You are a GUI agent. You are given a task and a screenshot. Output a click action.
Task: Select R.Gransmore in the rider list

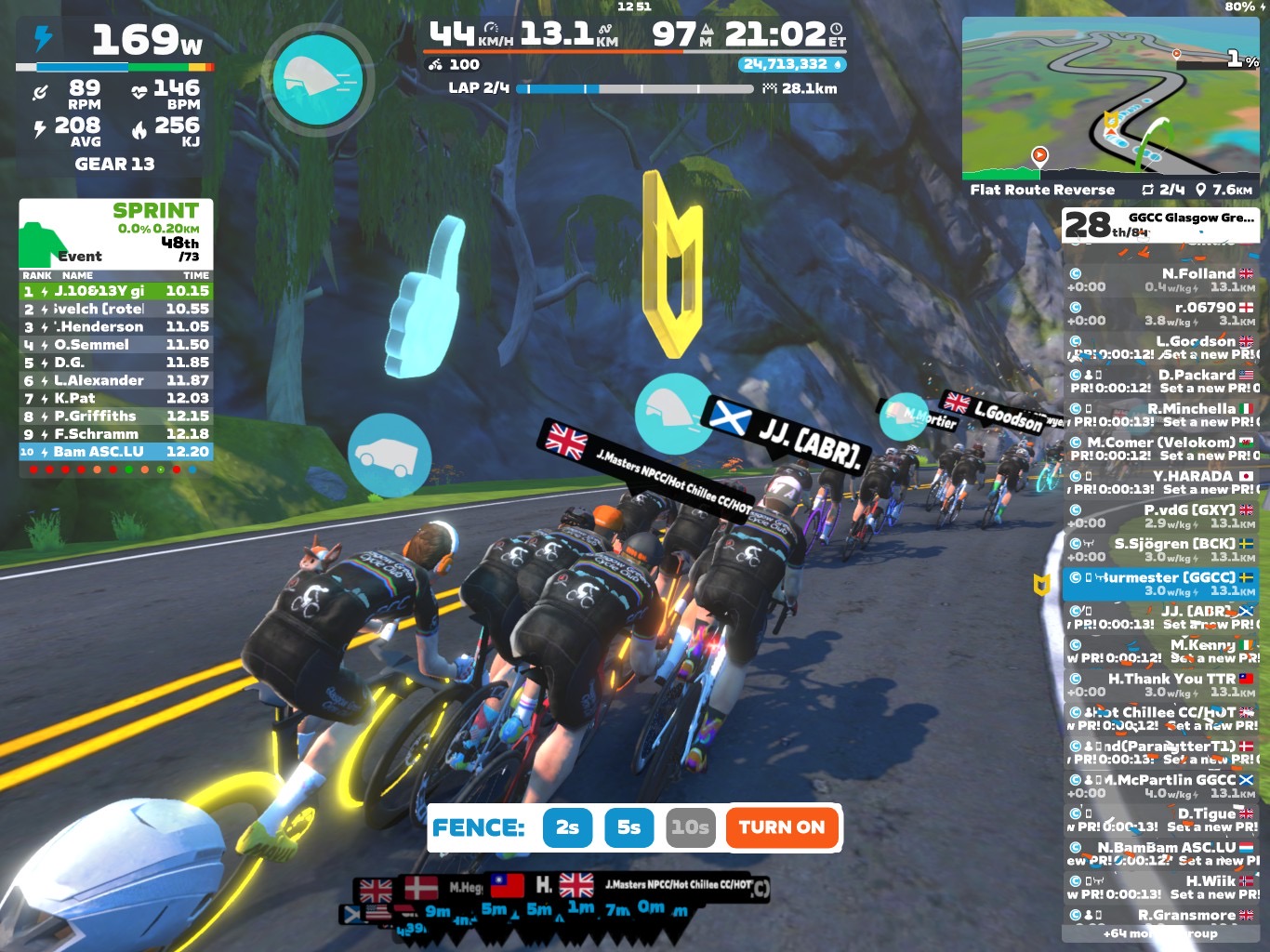1160,916
